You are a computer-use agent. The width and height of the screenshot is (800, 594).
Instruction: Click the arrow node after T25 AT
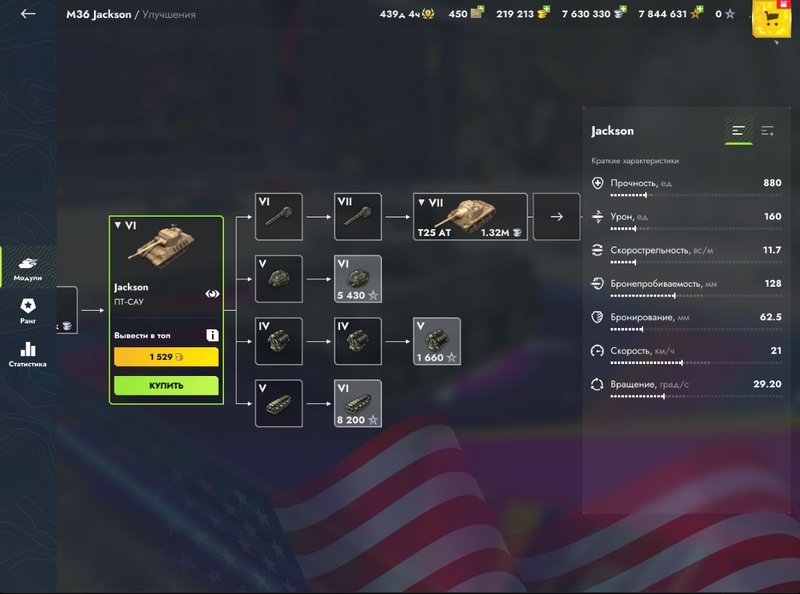pos(557,216)
